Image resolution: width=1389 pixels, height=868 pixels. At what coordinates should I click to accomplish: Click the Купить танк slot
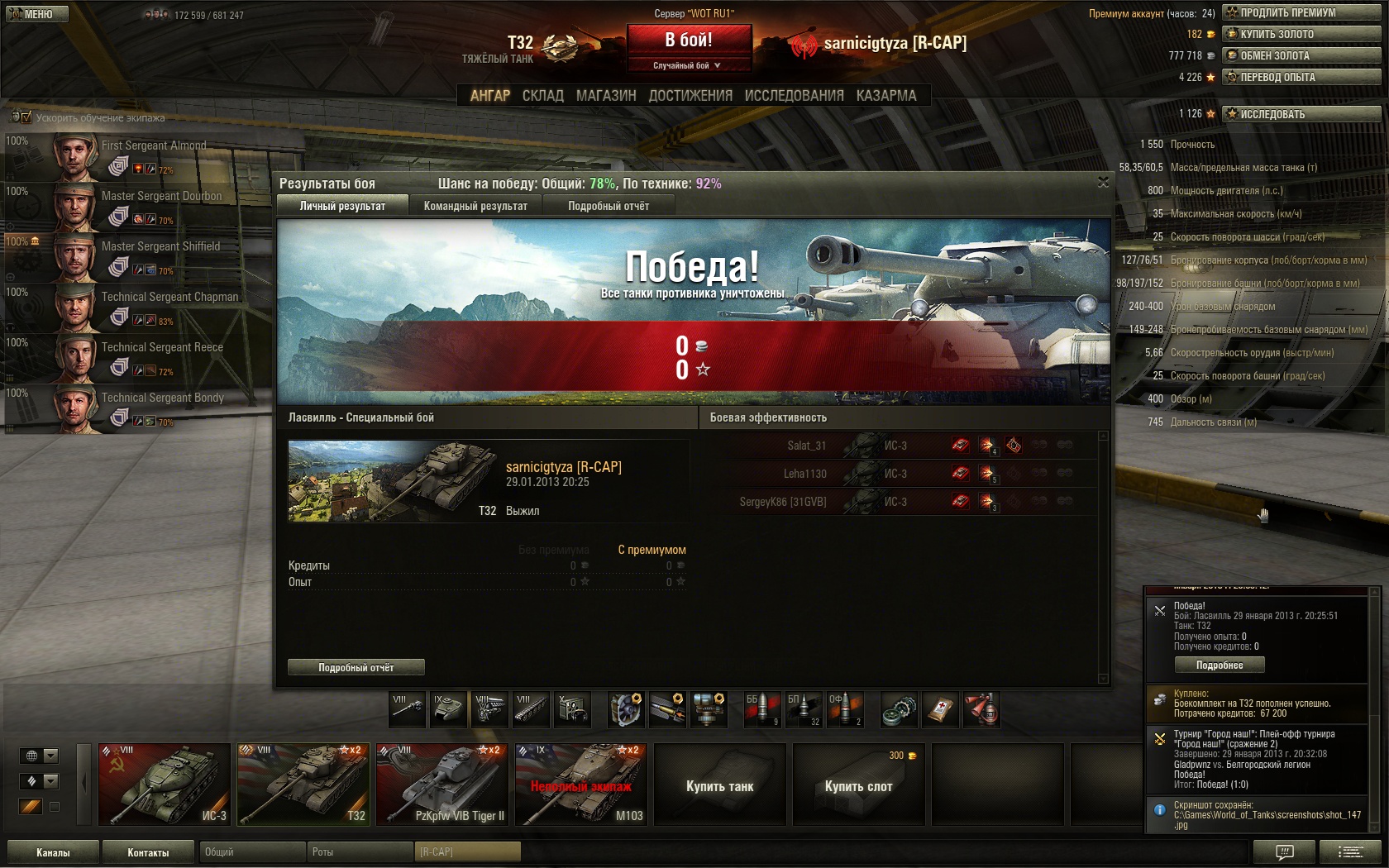(719, 785)
